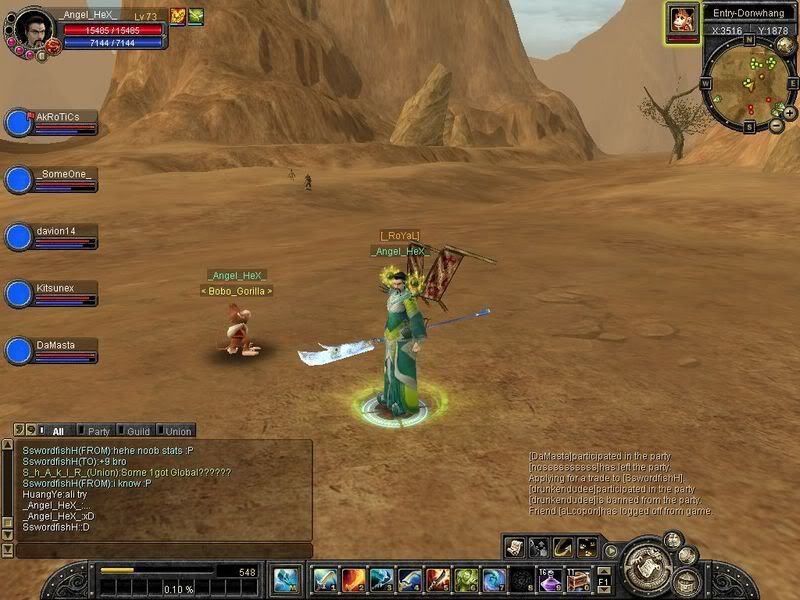Click the minimap zoom-in plus button
The image size is (800, 600).
point(790,113)
